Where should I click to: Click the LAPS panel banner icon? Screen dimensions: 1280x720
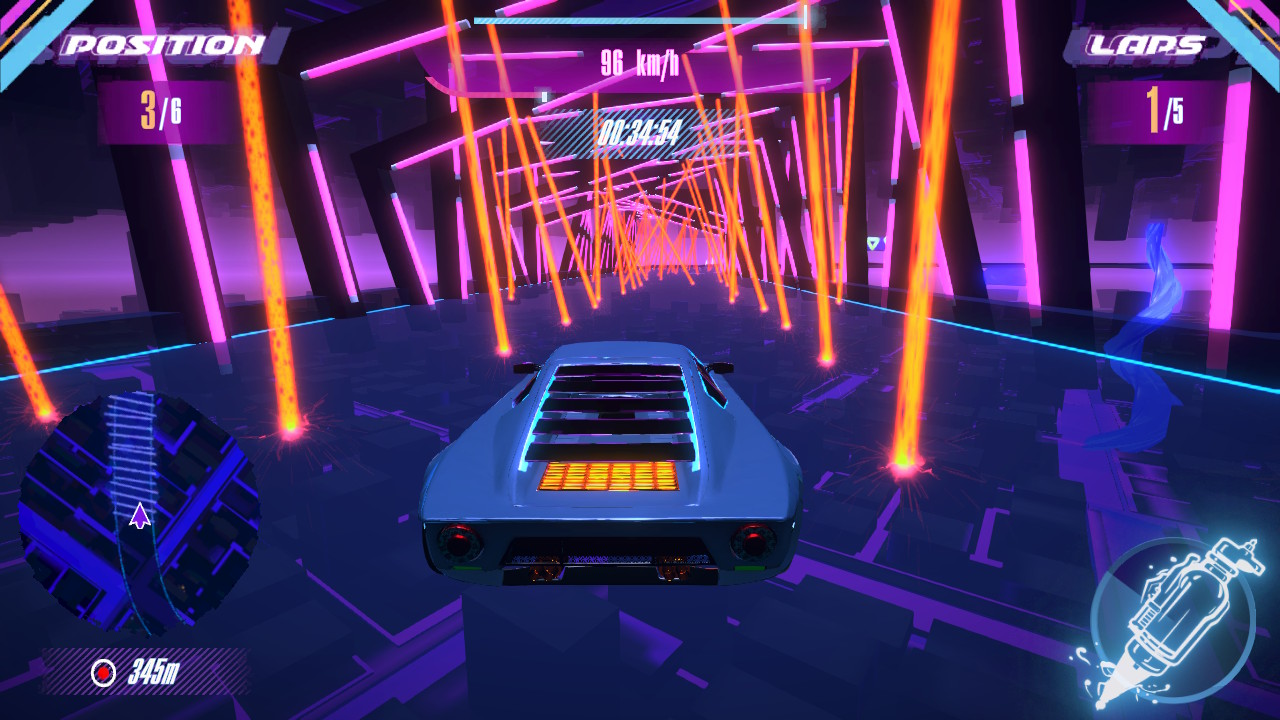coord(1145,42)
